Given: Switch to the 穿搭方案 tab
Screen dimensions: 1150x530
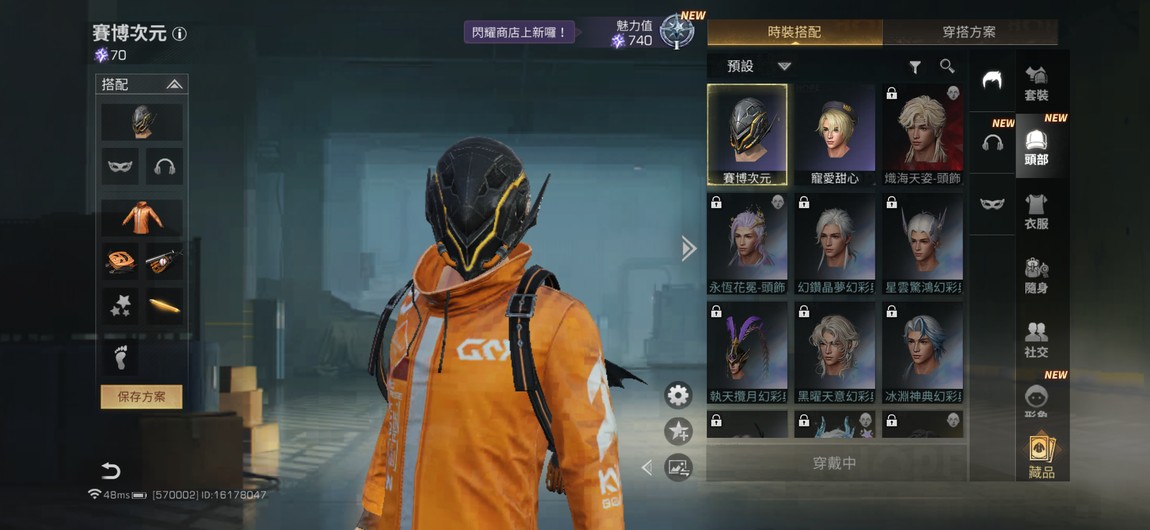Looking at the screenshot, I should point(968,32).
